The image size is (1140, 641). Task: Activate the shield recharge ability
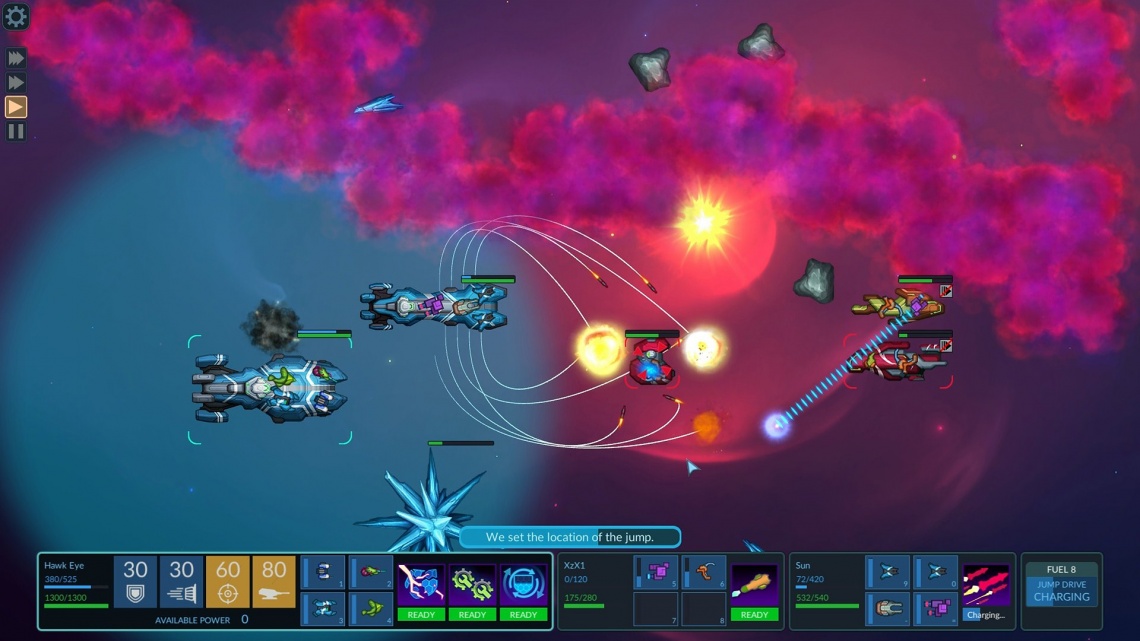523,592
